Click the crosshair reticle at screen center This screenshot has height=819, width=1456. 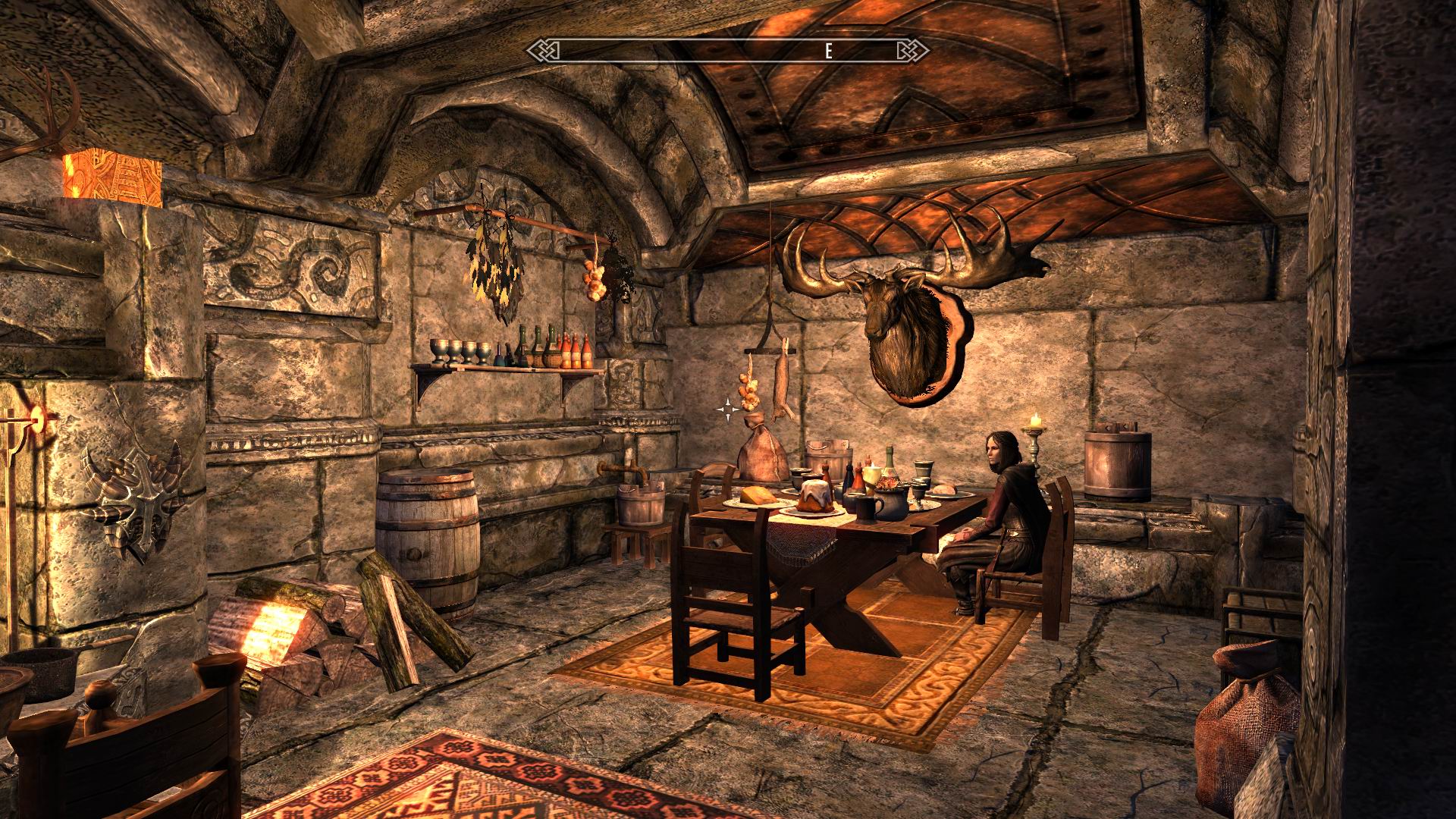coord(728,409)
